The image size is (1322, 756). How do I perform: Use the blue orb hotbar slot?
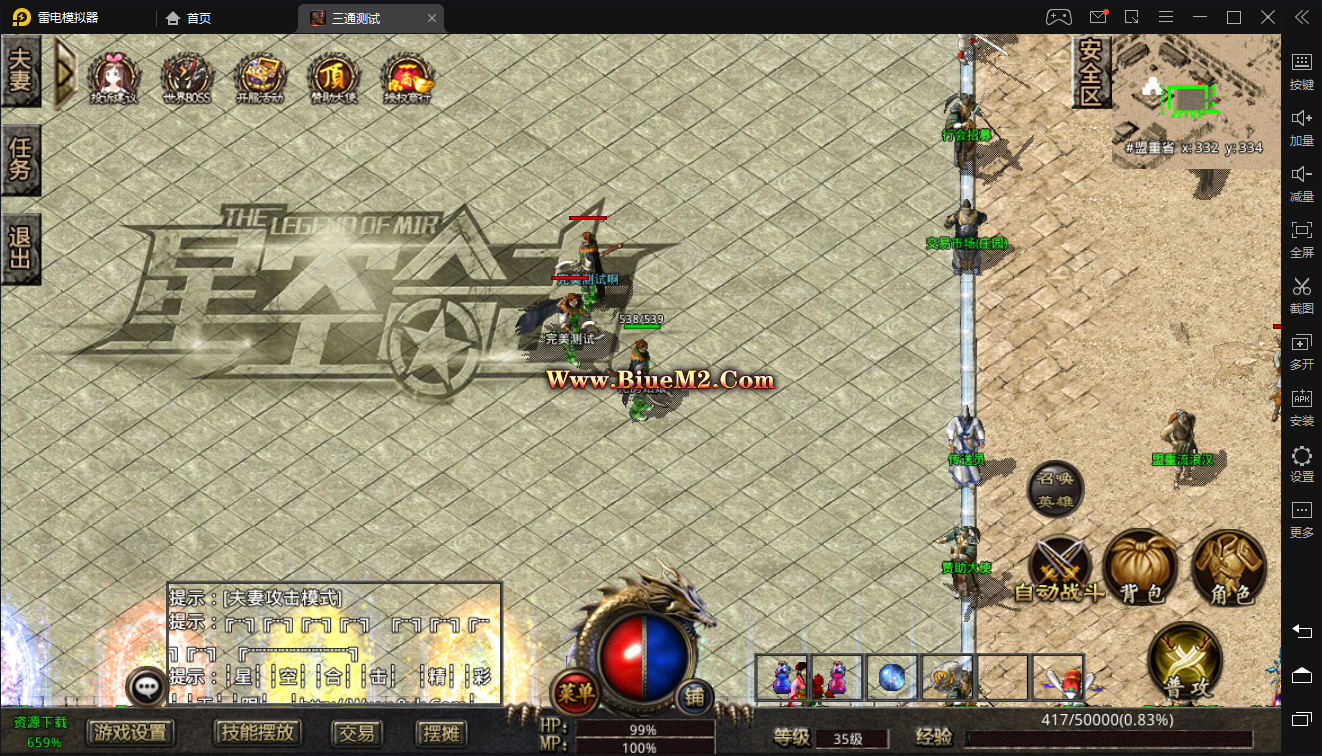point(892,677)
